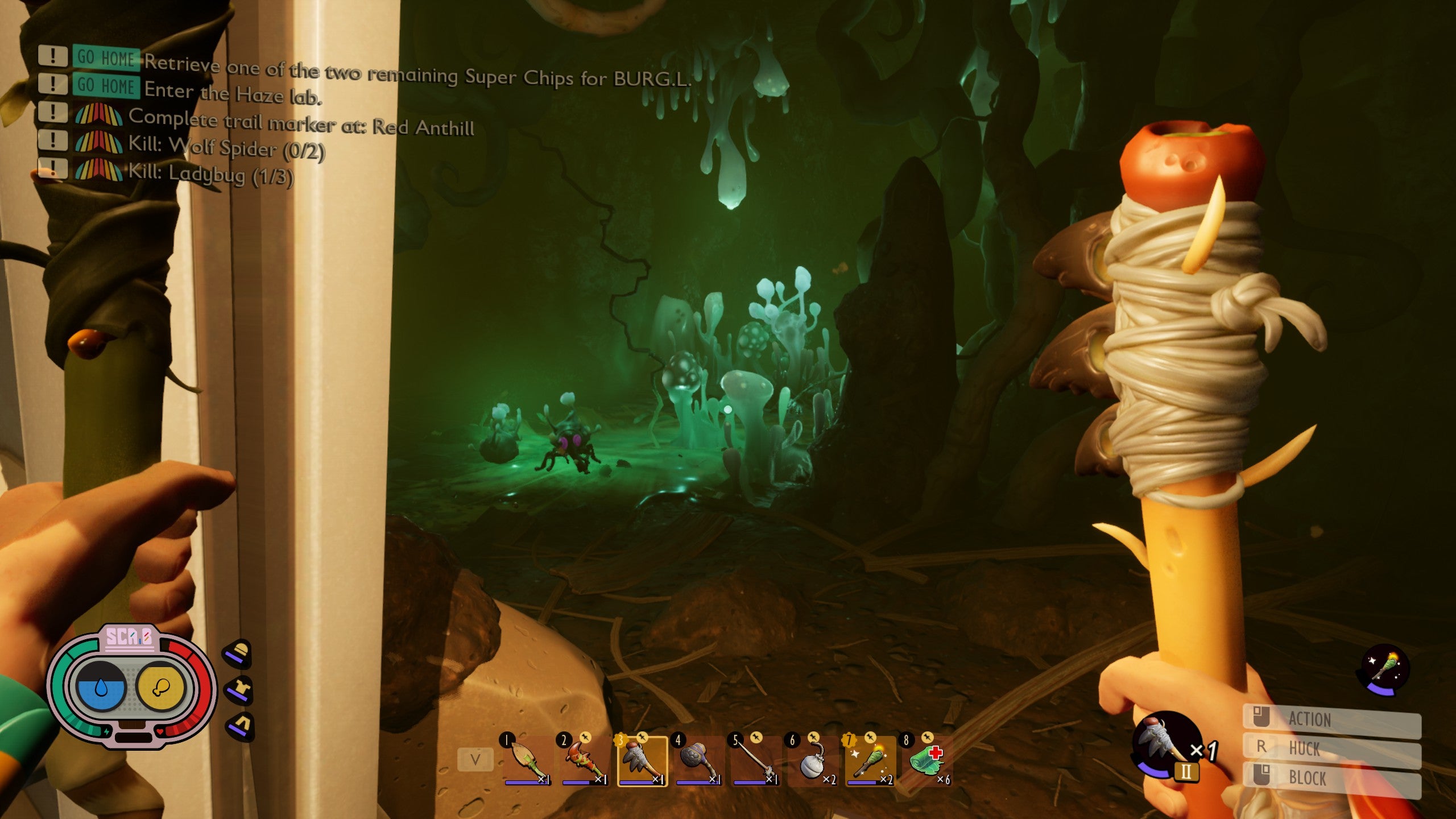Select the Enter the Haze lab objective

click(232, 93)
